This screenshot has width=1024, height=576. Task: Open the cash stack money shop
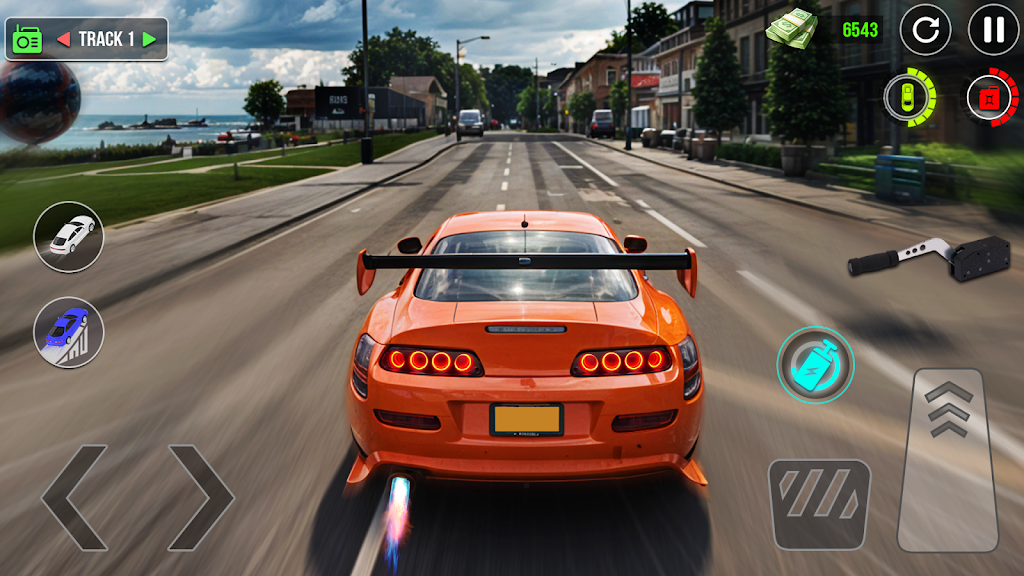click(x=791, y=27)
